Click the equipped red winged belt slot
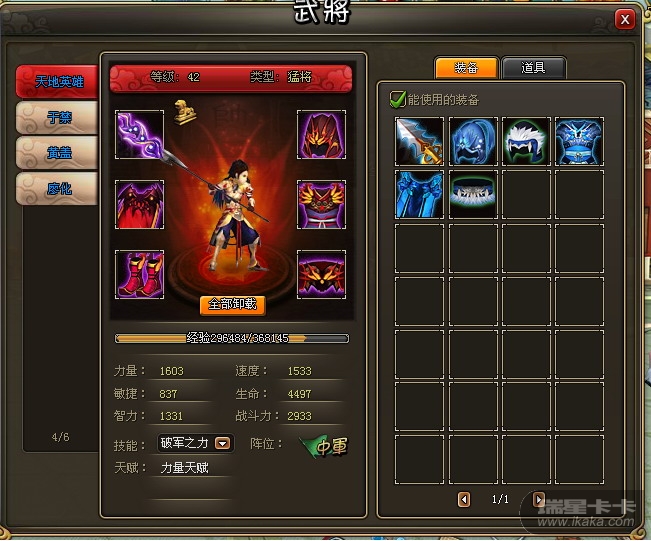Screen dimensions: 651x541 pos(321,274)
